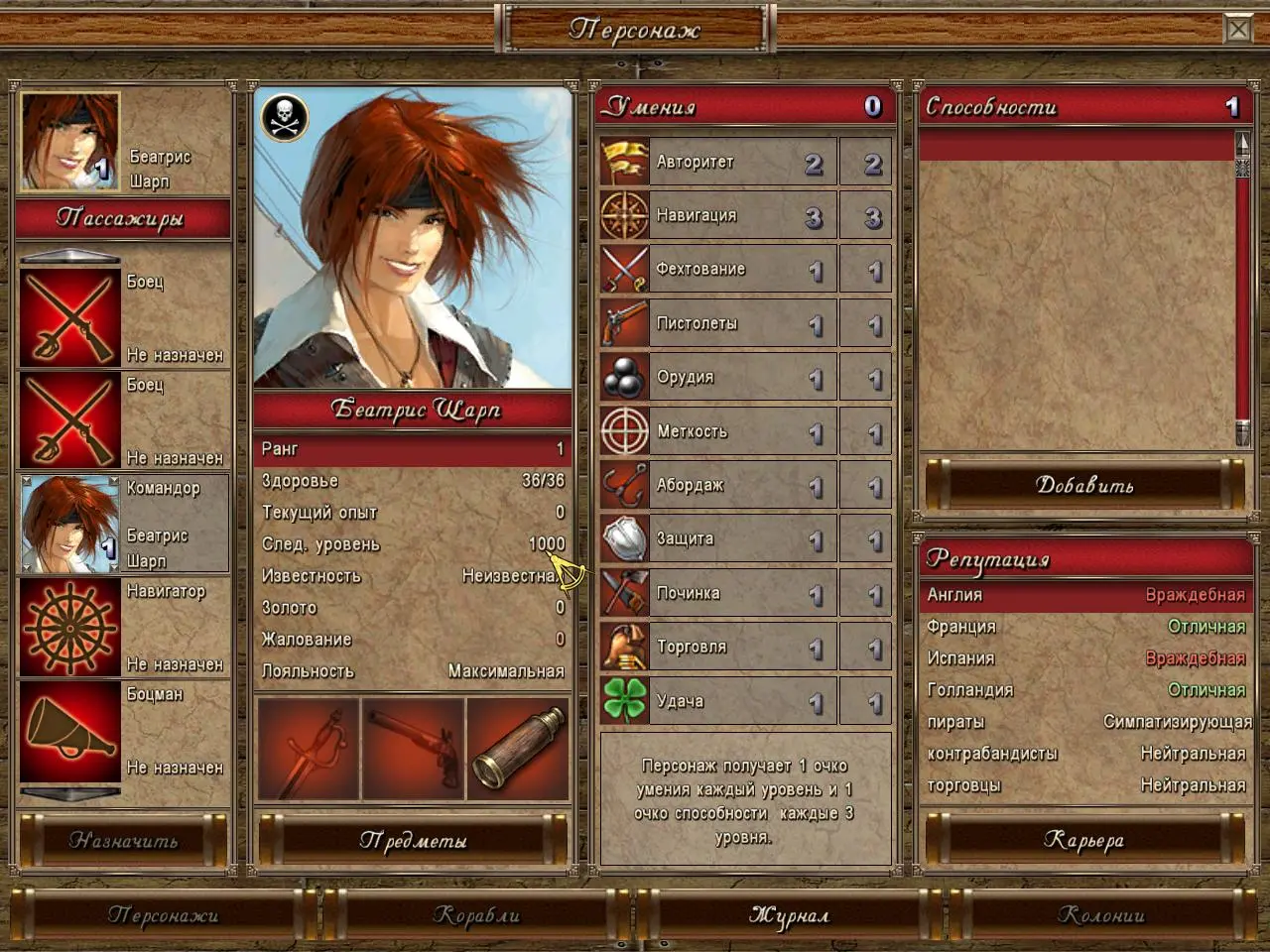Close the character screen with the X
Screen dimensions: 1270x952
pyautogui.click(x=1238, y=30)
